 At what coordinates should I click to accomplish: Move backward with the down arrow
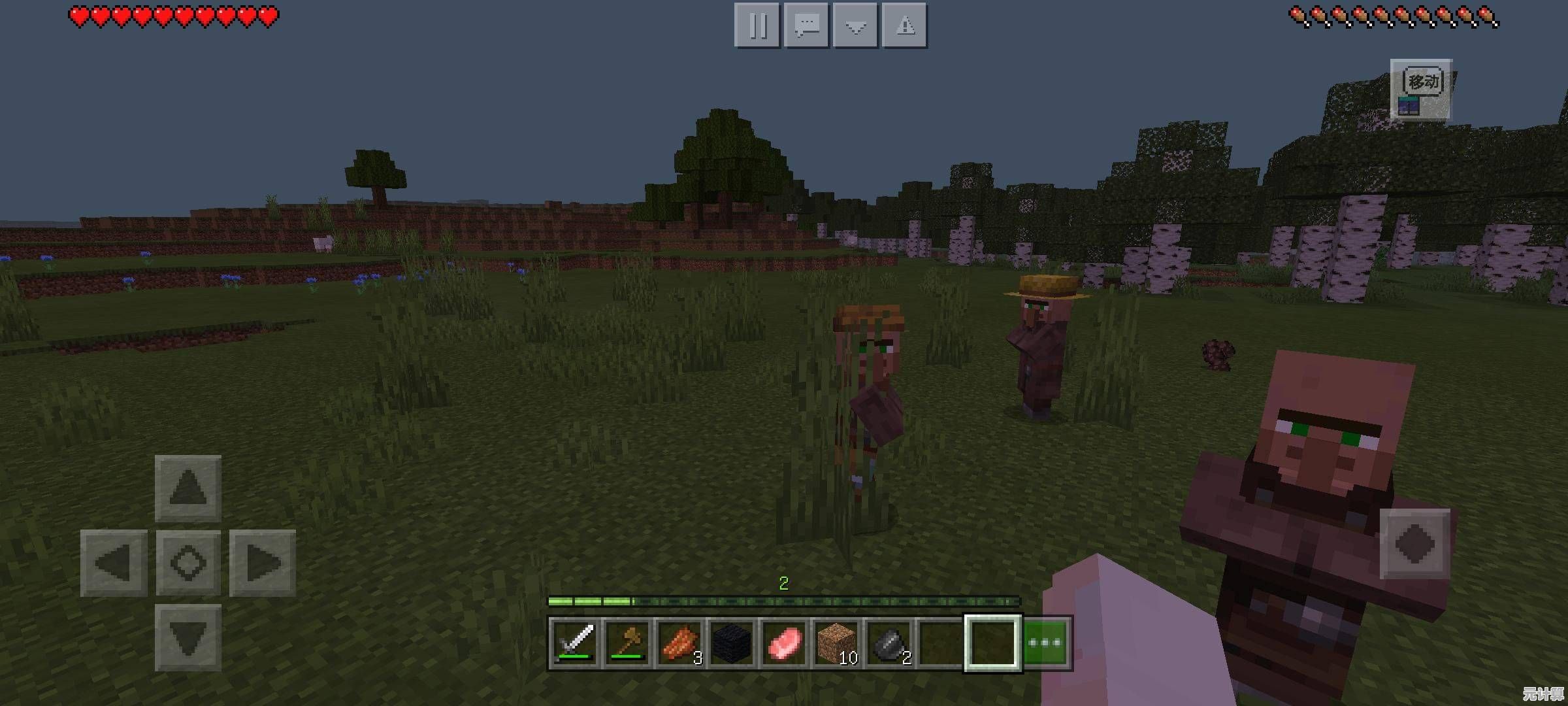click(188, 638)
